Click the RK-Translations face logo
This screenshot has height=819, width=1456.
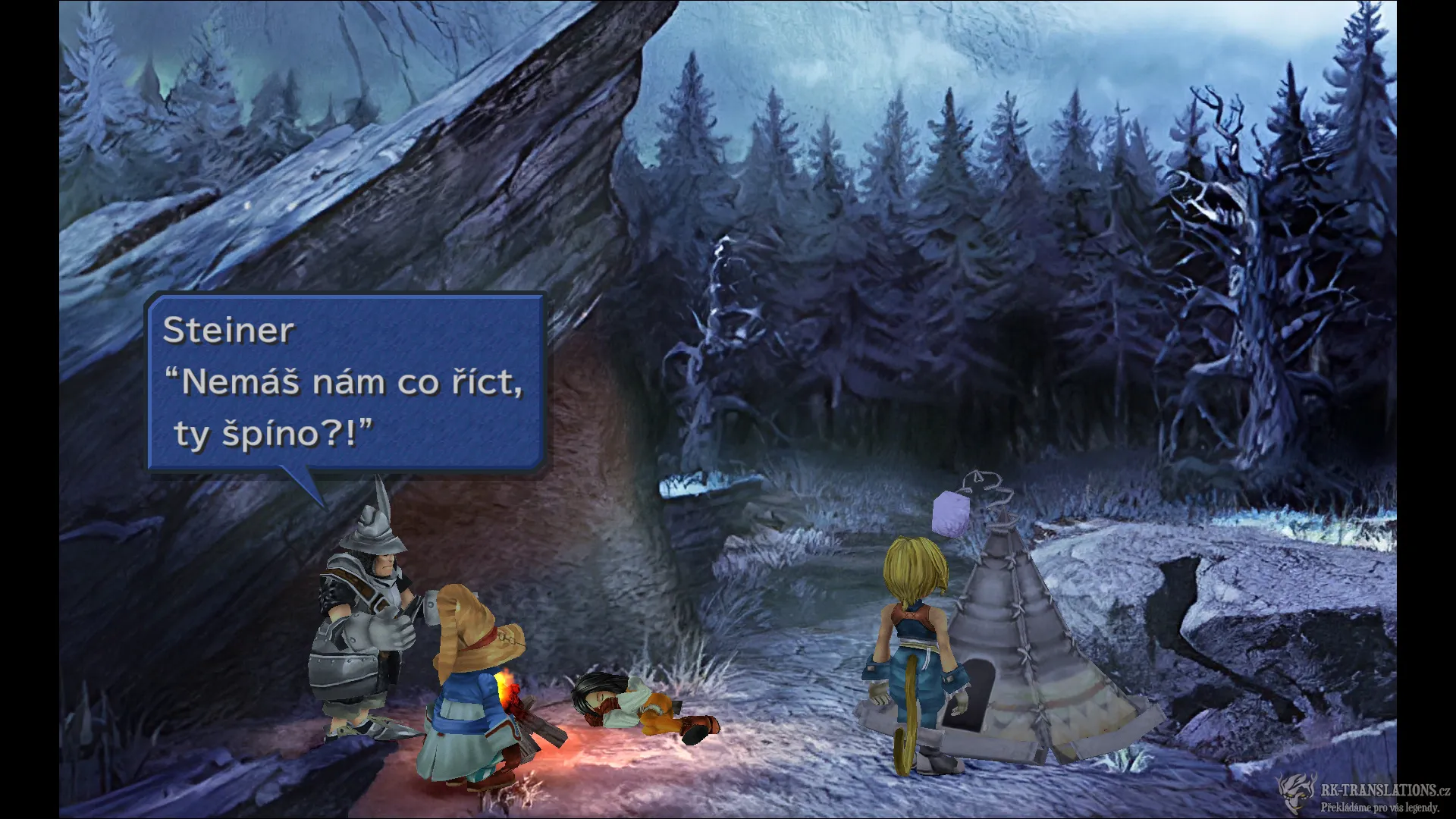click(1294, 792)
